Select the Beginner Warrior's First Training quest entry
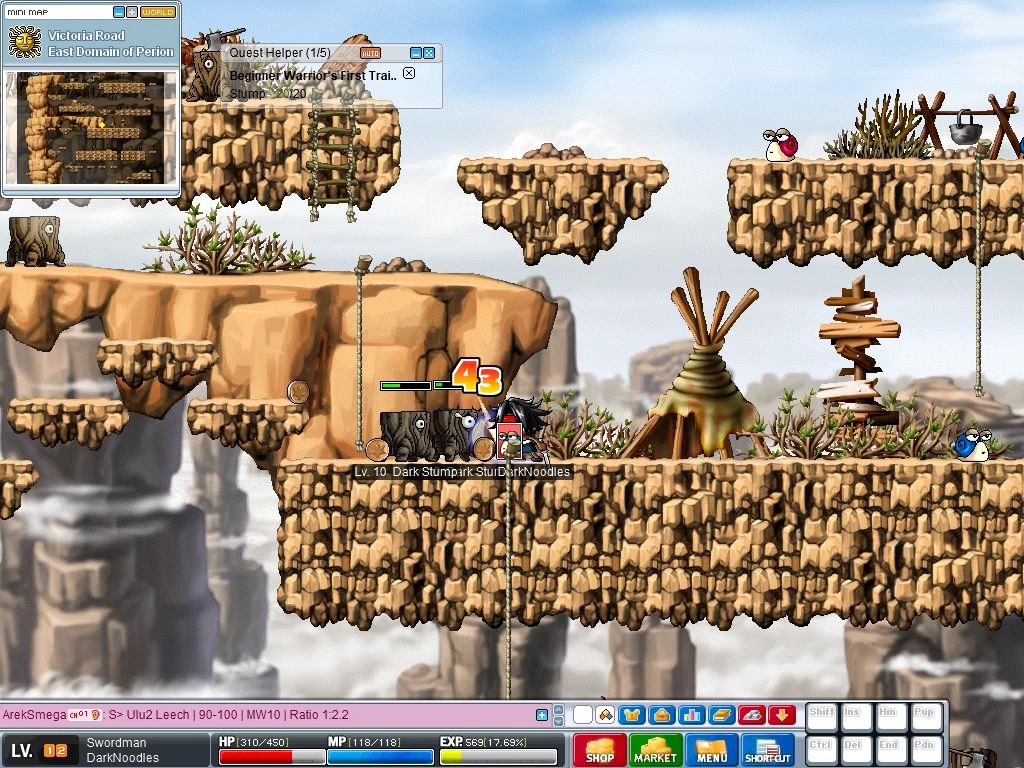The height and width of the screenshot is (768, 1024). coord(313,75)
